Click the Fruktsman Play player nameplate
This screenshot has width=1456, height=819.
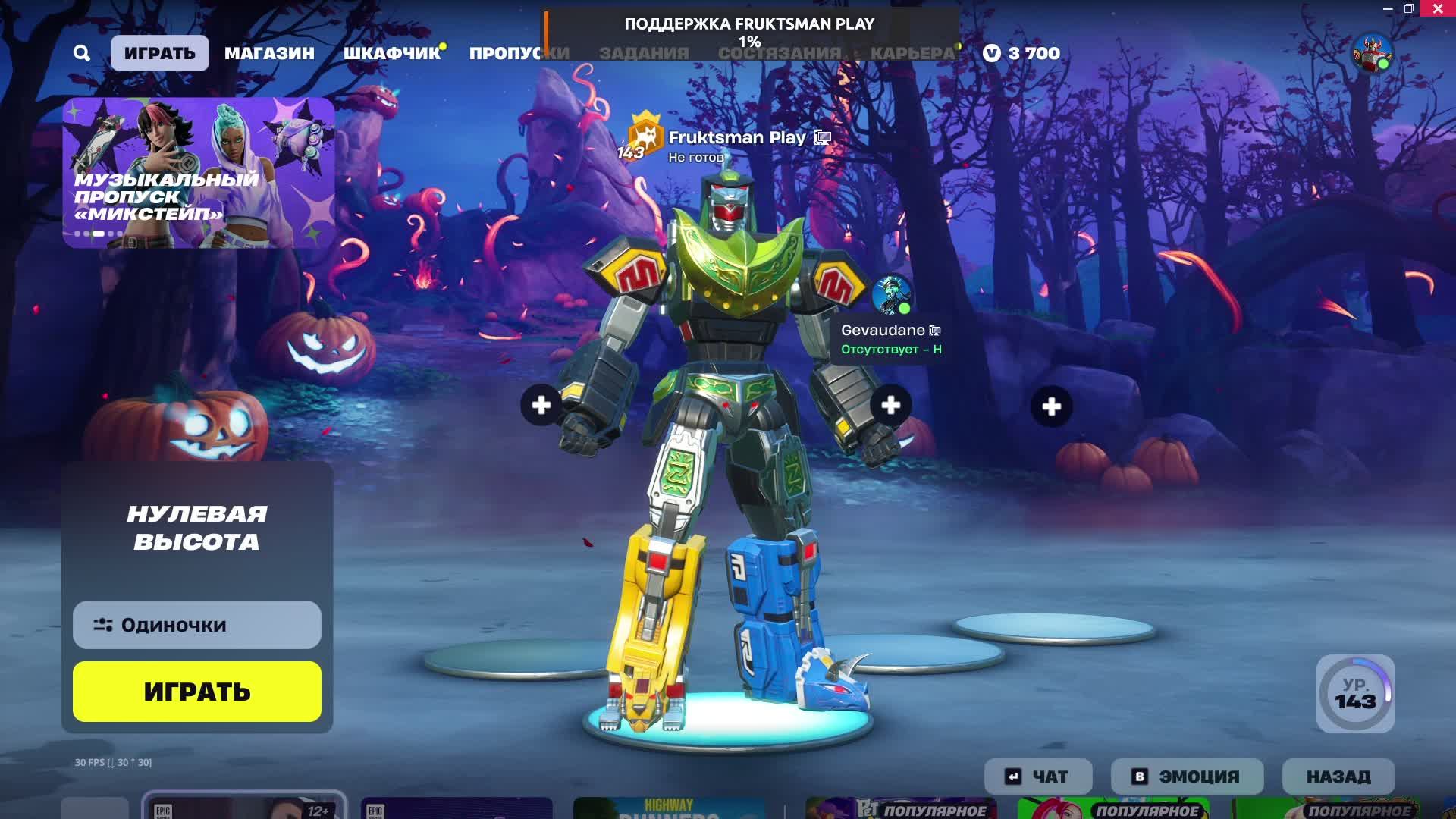point(736,138)
